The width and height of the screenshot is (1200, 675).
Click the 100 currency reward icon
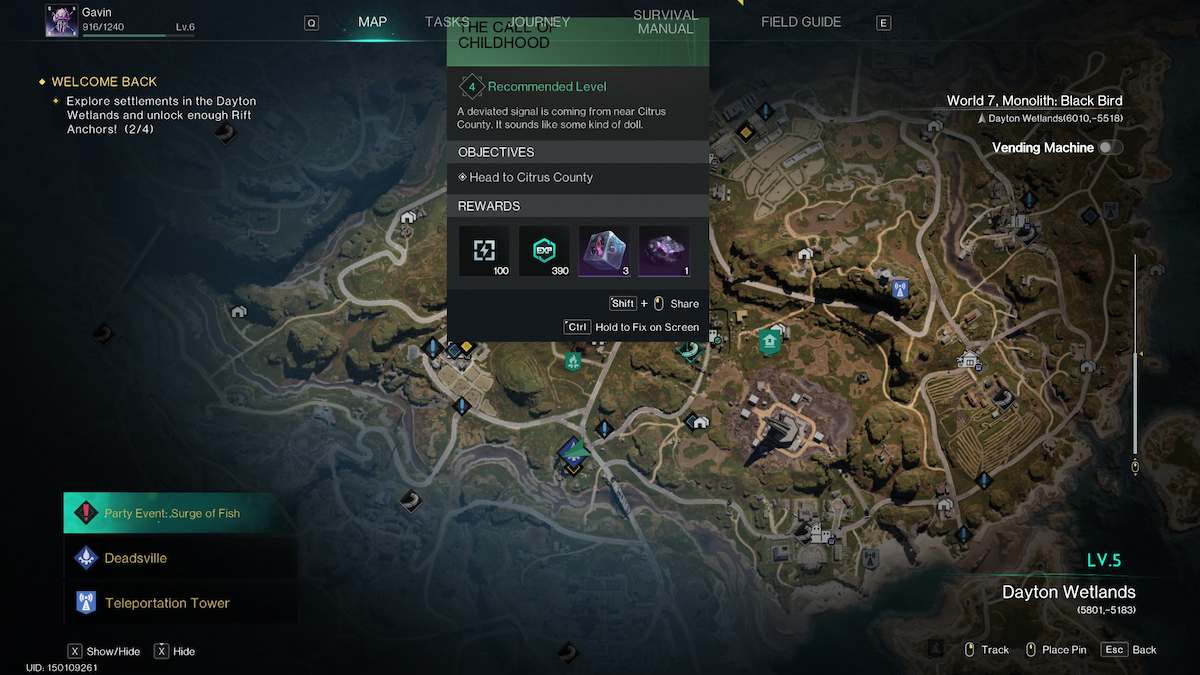(x=484, y=251)
